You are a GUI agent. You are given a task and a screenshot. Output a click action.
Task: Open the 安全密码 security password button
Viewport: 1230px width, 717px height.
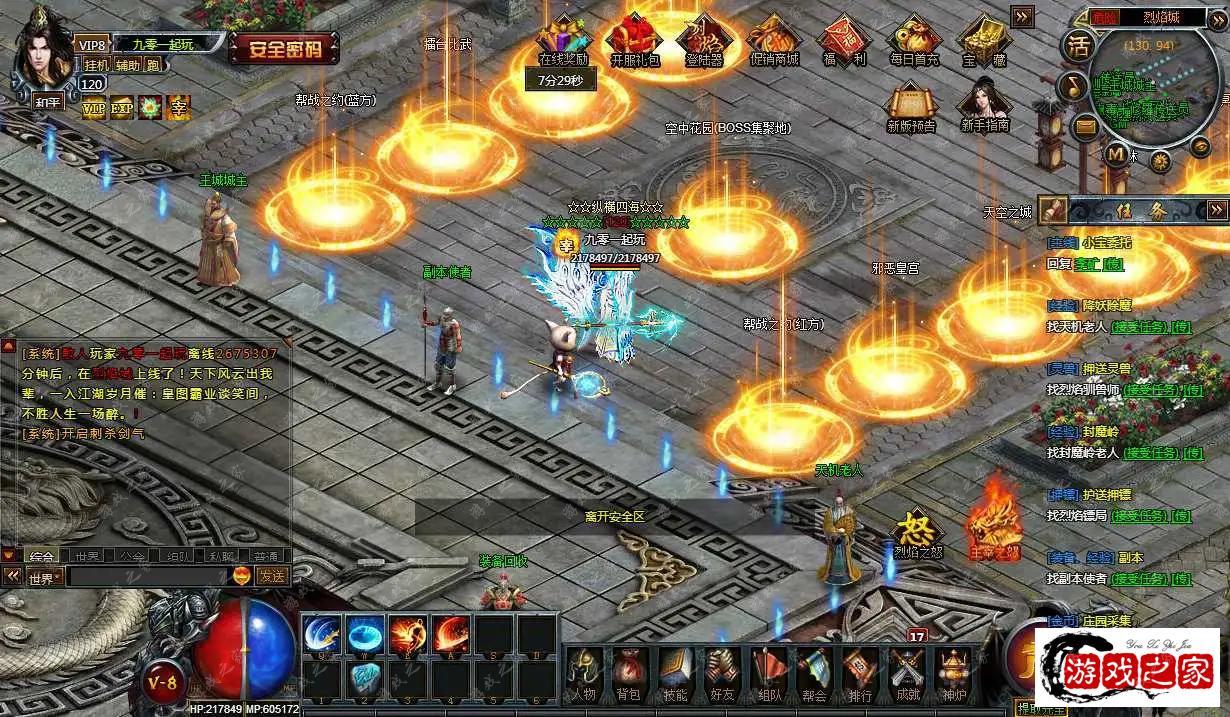point(284,48)
